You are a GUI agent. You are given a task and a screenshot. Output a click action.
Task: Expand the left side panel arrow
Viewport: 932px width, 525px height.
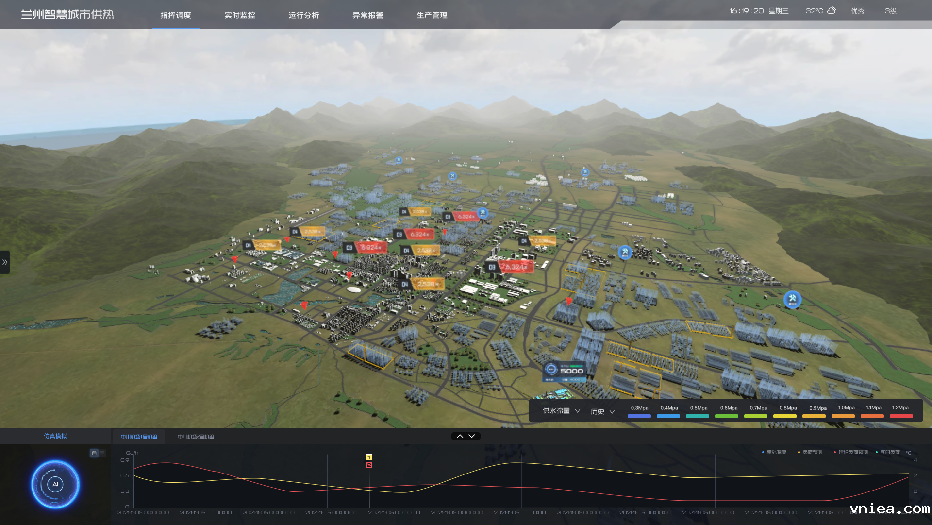(5, 262)
